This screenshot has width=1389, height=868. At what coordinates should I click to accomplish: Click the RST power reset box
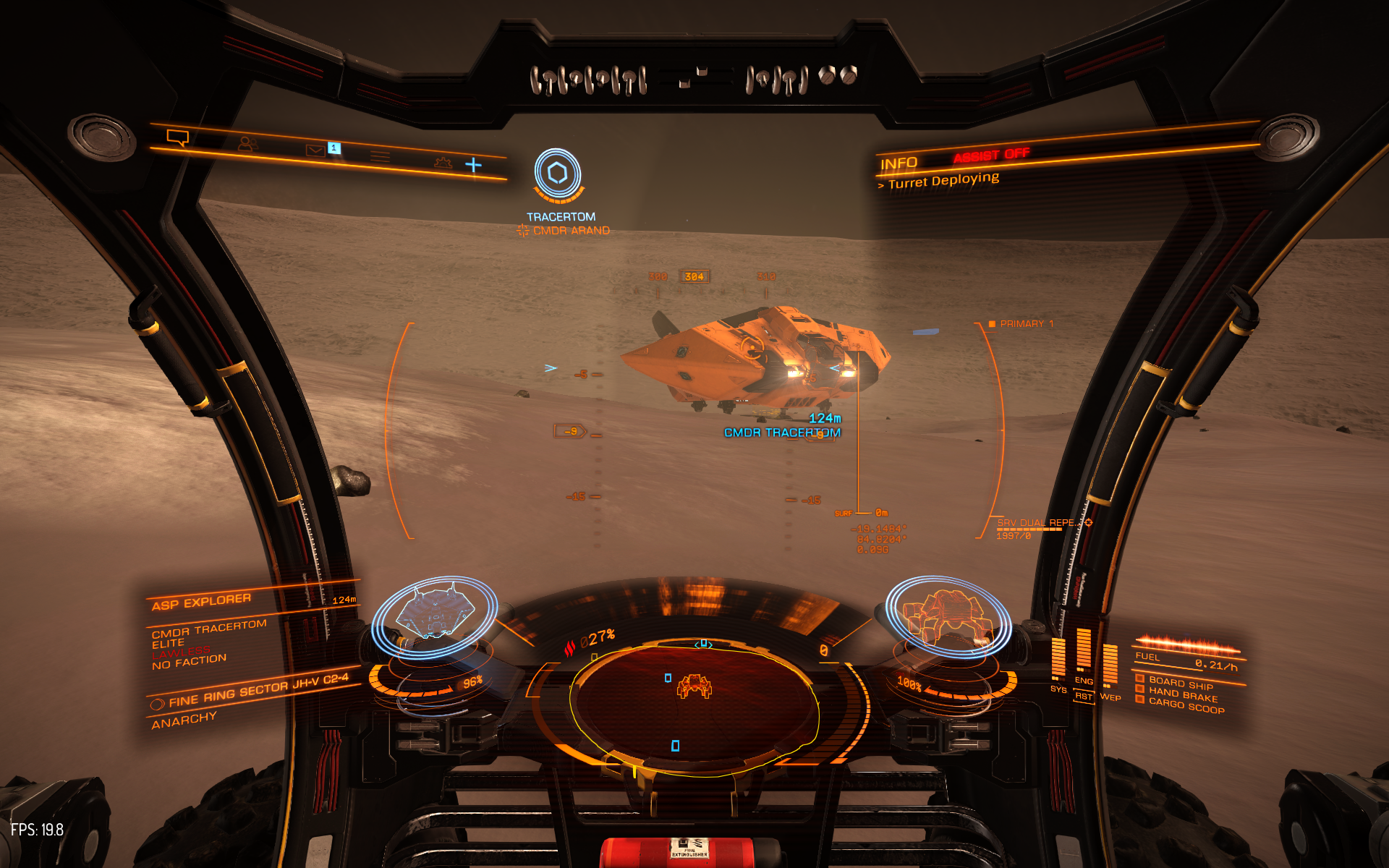pos(1083,697)
